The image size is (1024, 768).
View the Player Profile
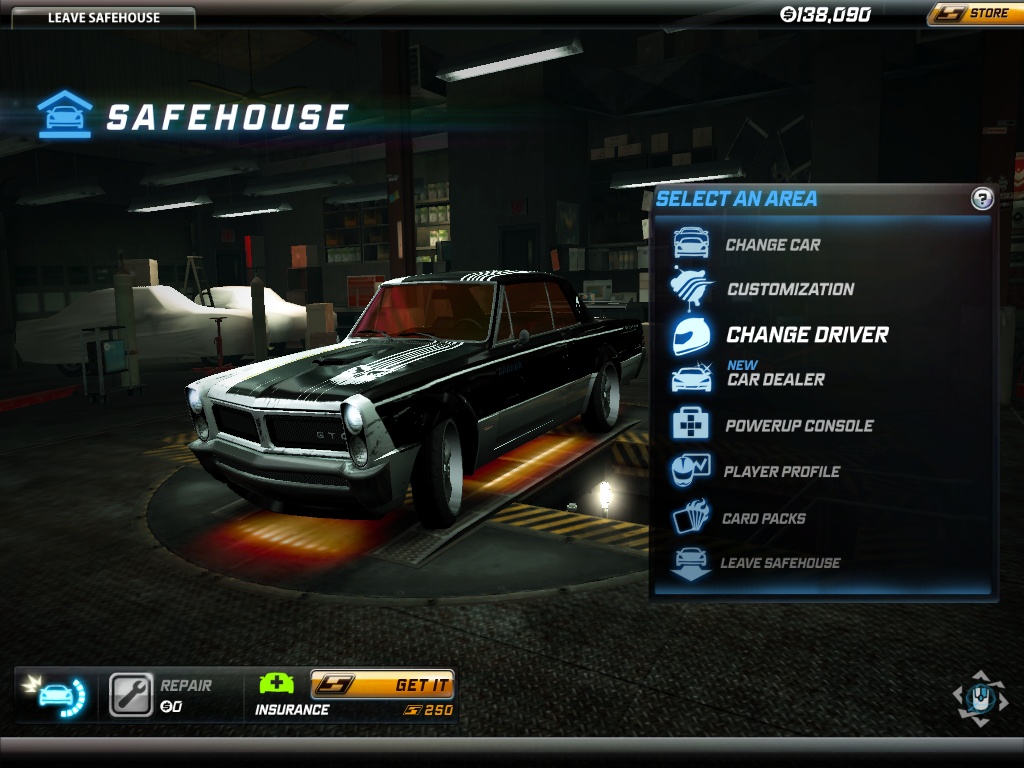click(x=782, y=471)
